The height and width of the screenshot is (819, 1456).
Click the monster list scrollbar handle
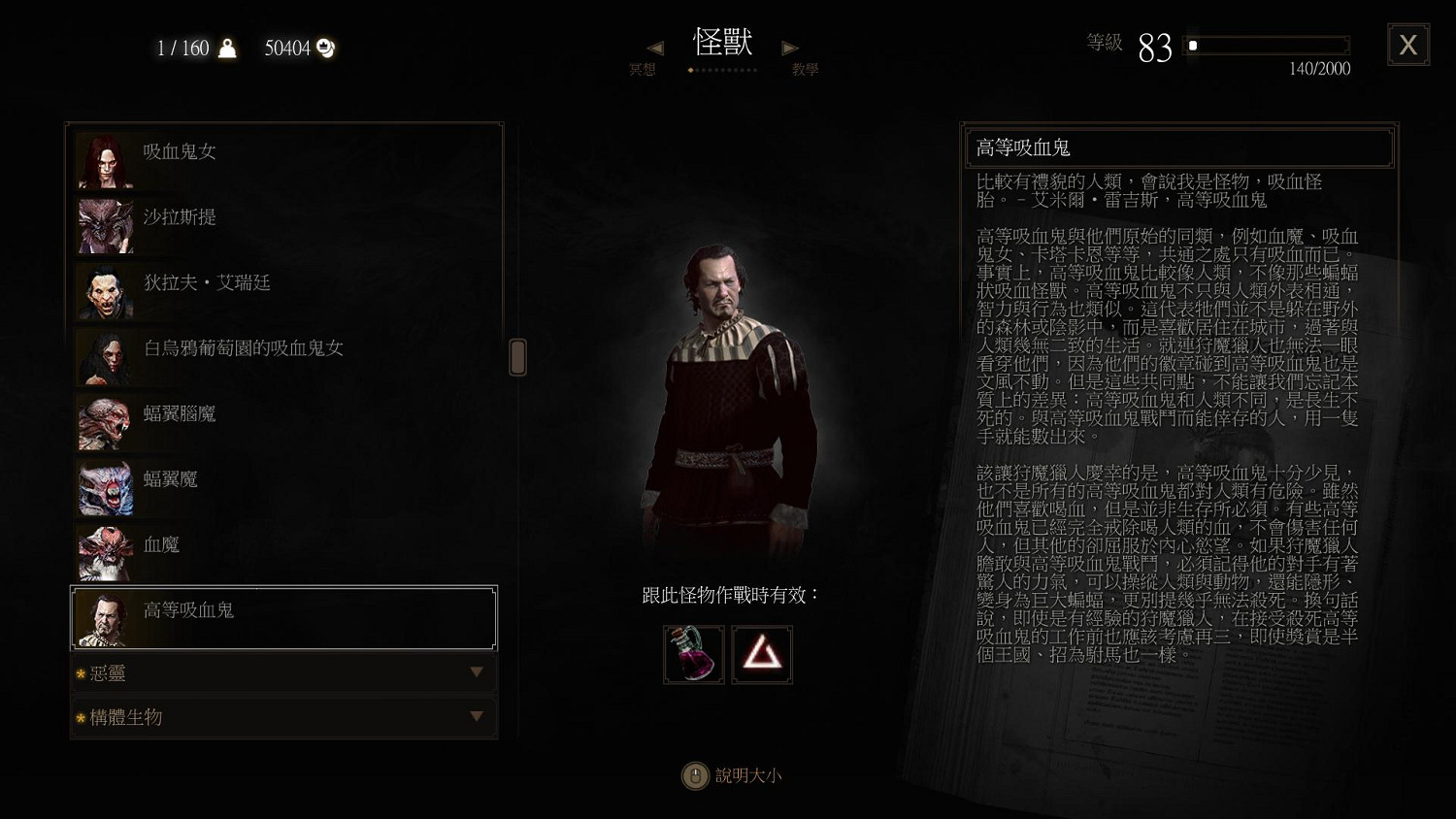coord(517,357)
